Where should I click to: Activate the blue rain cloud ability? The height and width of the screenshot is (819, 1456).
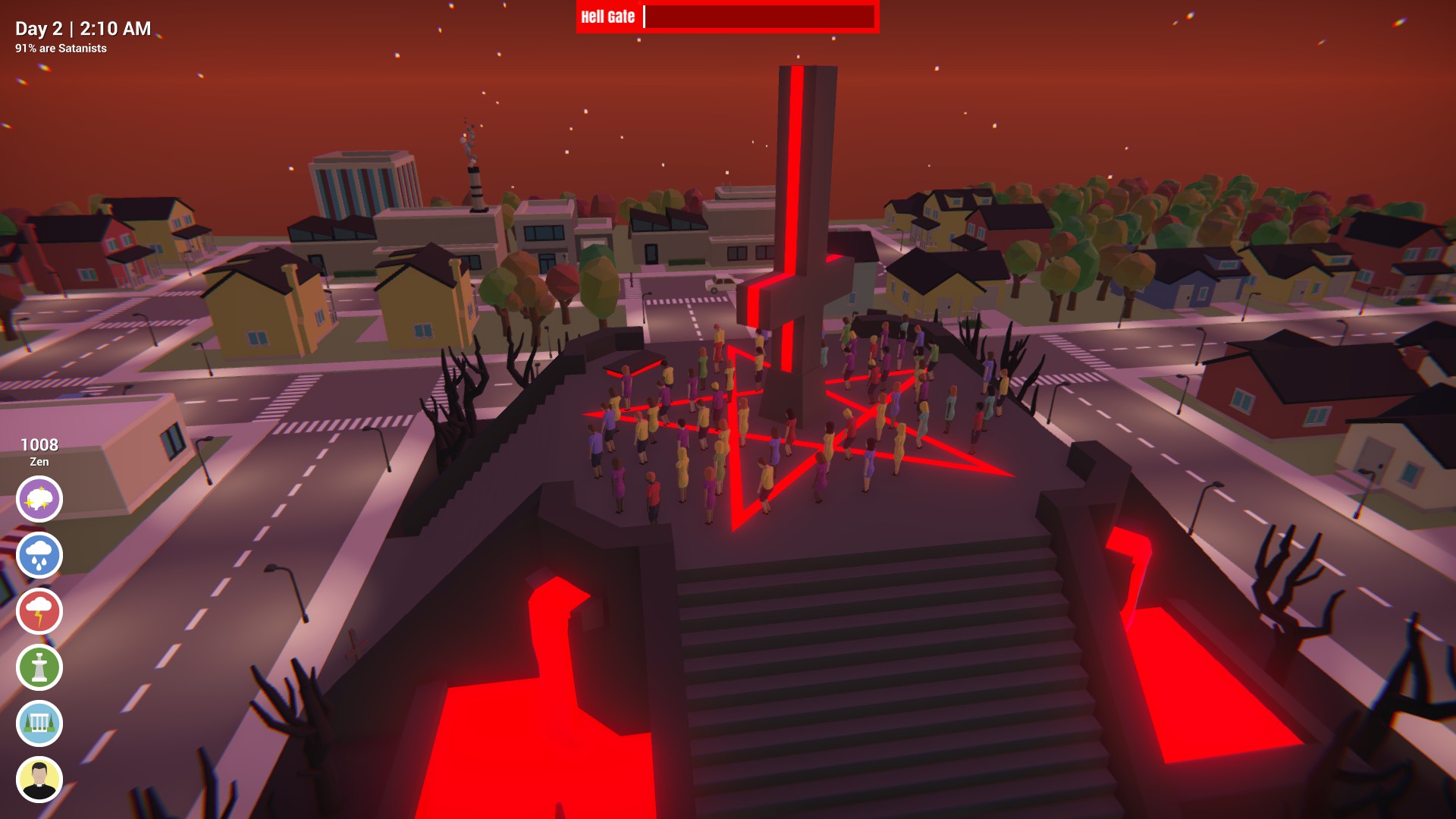[41, 554]
